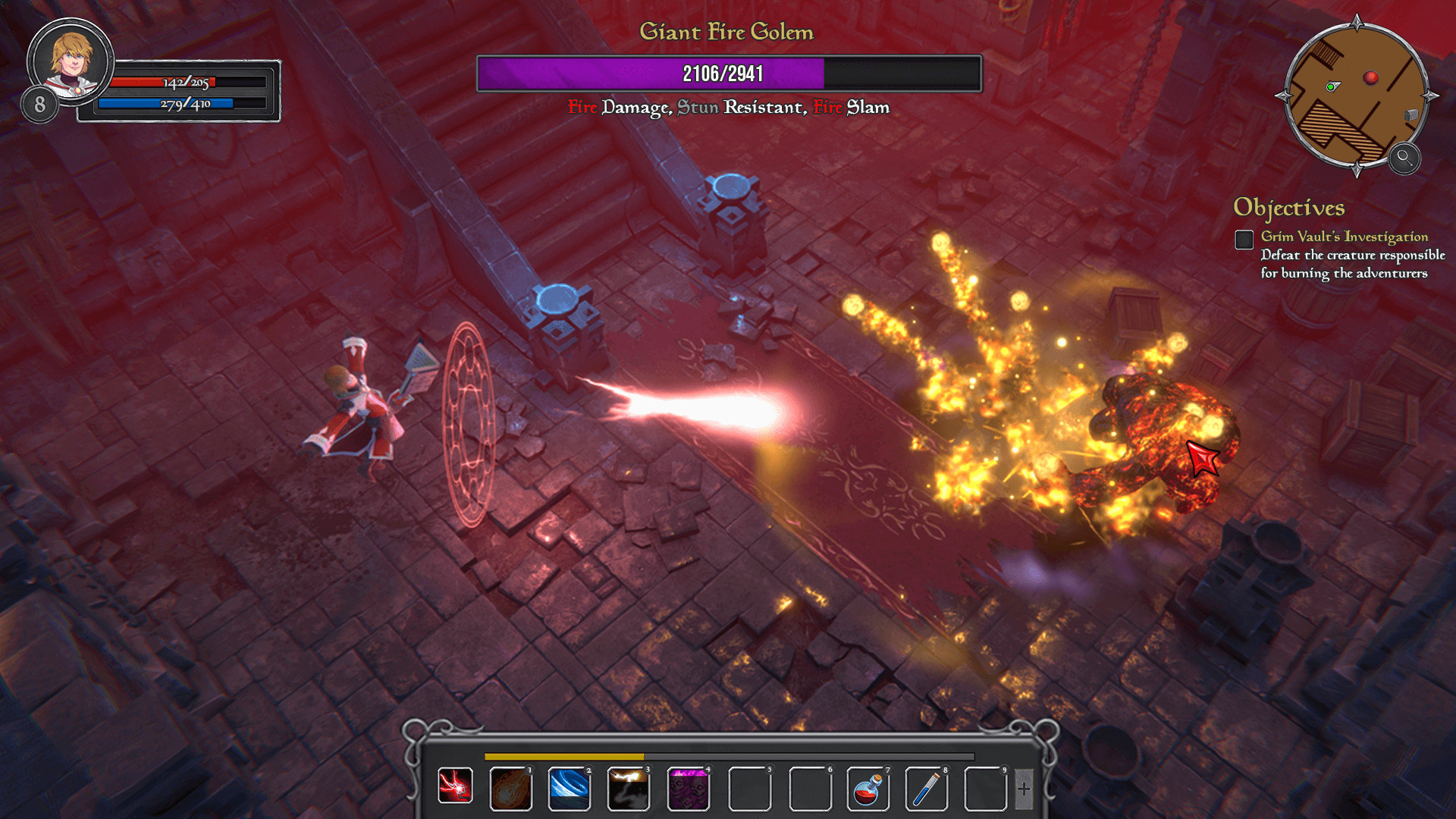Click the yellow experience progress bar
The width and height of the screenshot is (1456, 819).
(564, 758)
